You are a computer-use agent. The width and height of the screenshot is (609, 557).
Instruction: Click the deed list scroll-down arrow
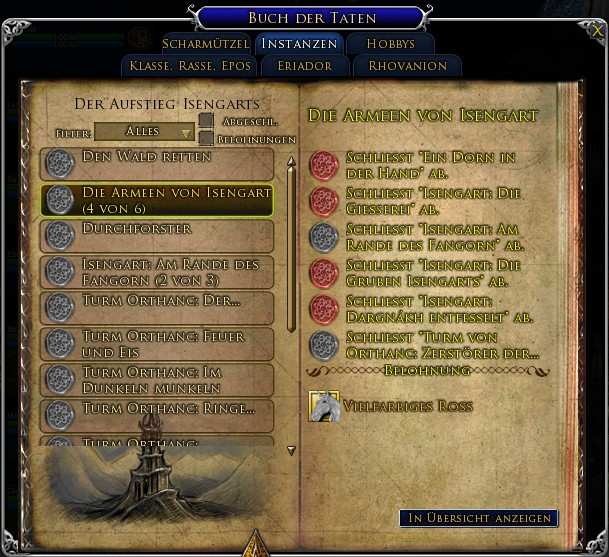point(291,451)
